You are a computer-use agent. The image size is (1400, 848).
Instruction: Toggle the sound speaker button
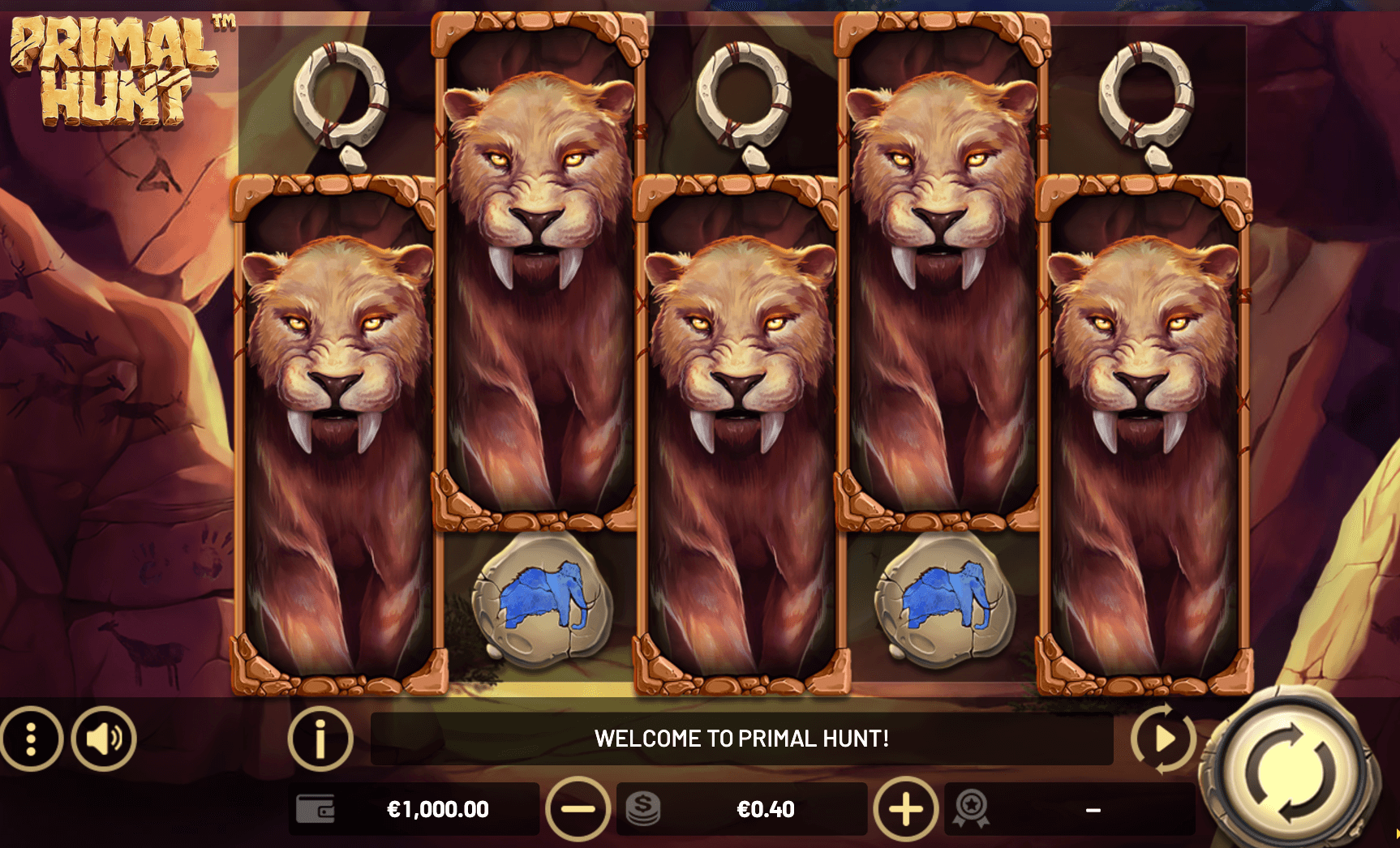point(104,739)
